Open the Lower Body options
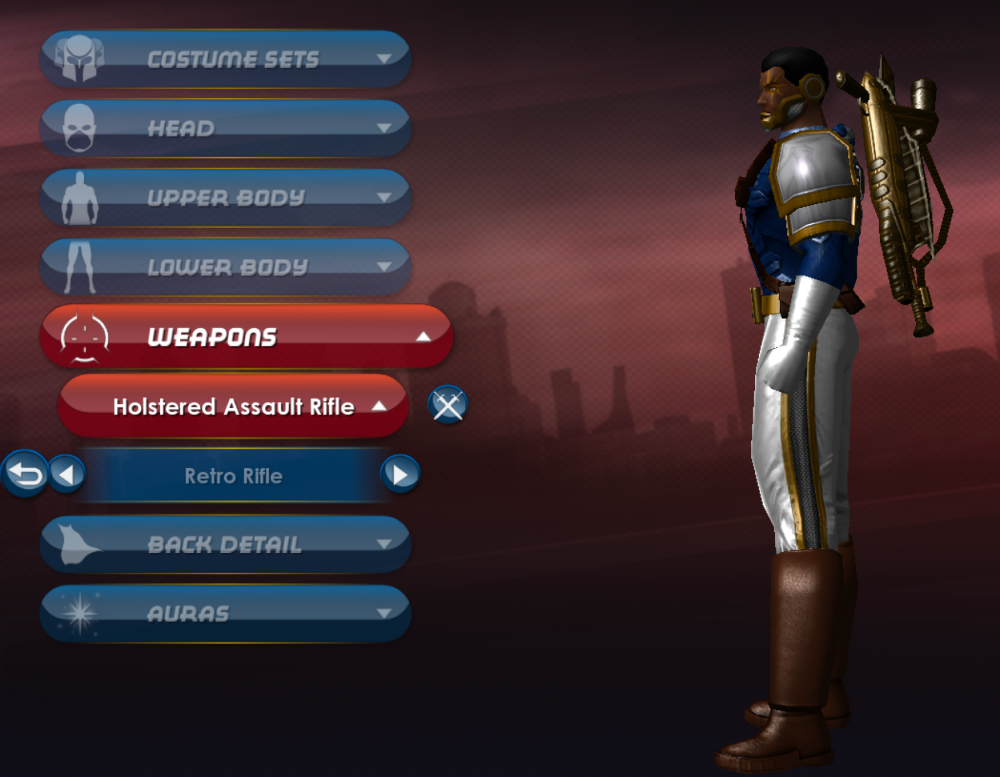 (225, 267)
